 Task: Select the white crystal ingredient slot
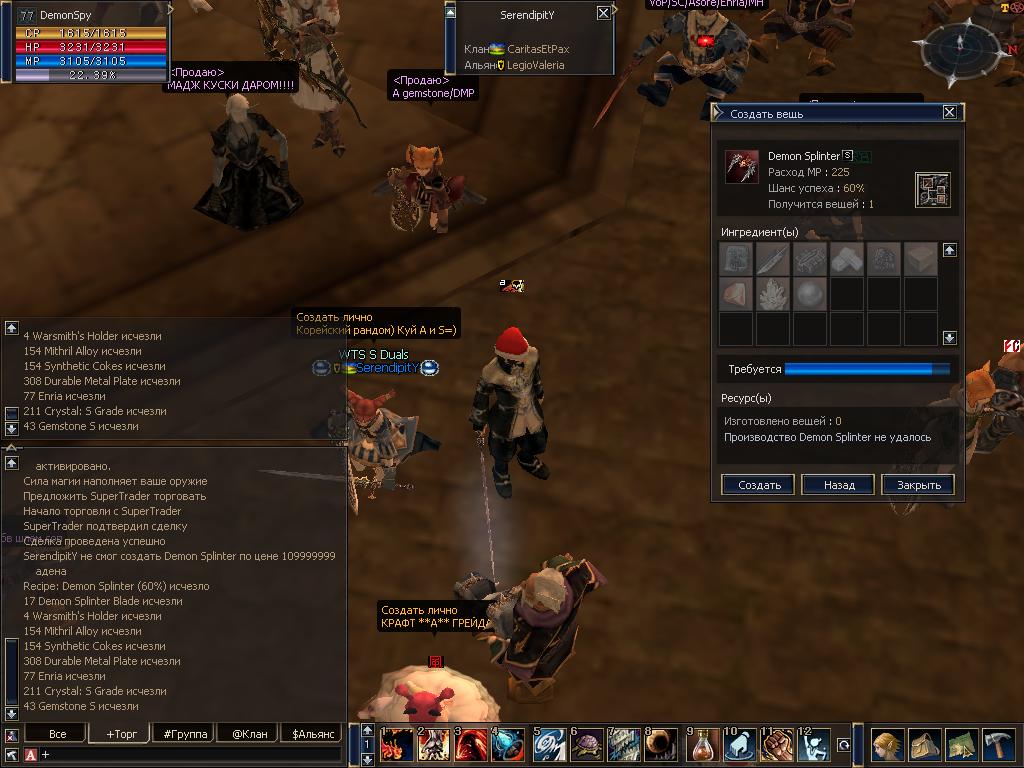tap(773, 294)
